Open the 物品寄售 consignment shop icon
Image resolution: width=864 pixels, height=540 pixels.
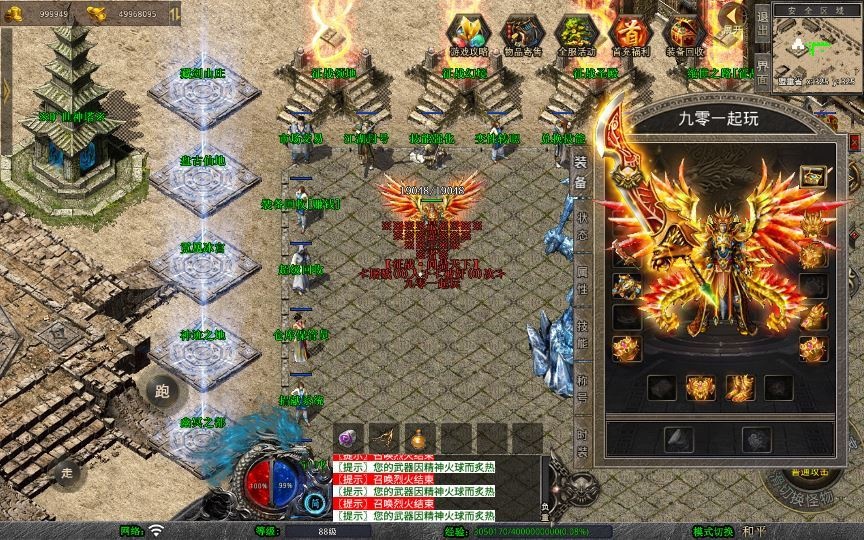(523, 36)
